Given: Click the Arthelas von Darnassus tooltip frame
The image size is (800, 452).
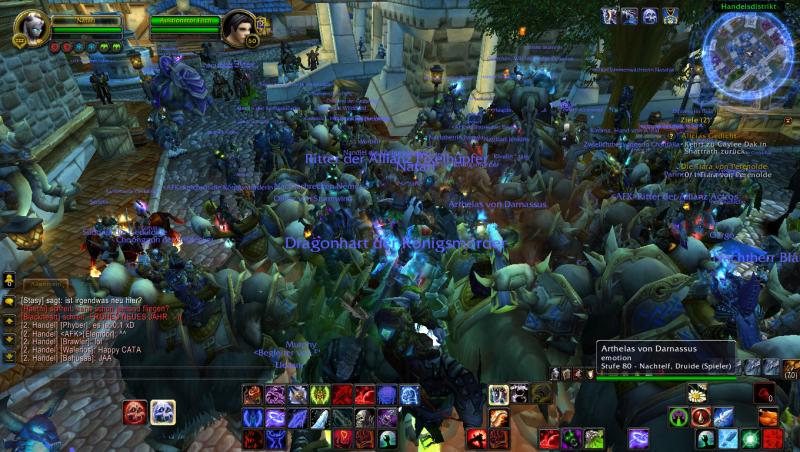Looking at the screenshot, I should click(x=665, y=359).
